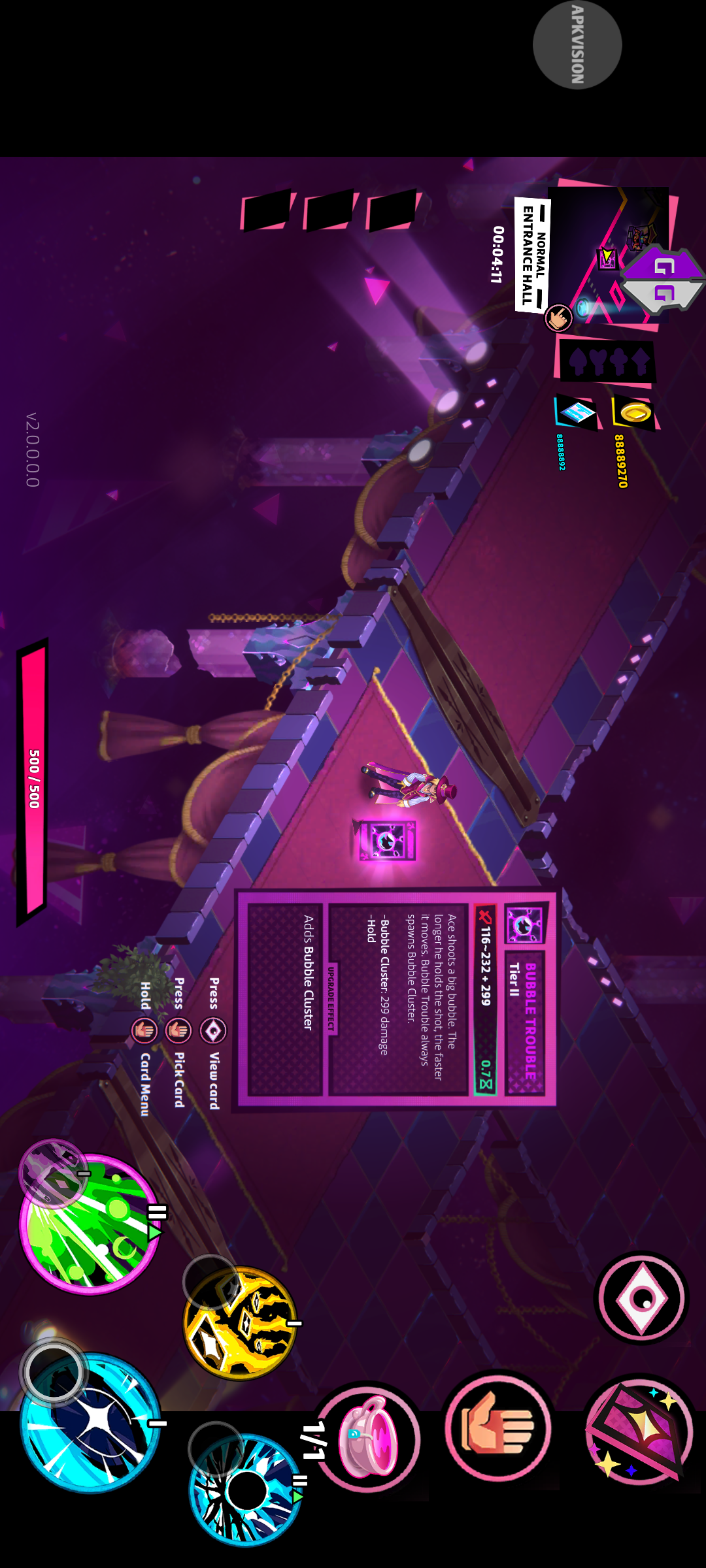Activate the yellow cards ability
Image resolution: width=706 pixels, height=1568 pixels.
241,1323
